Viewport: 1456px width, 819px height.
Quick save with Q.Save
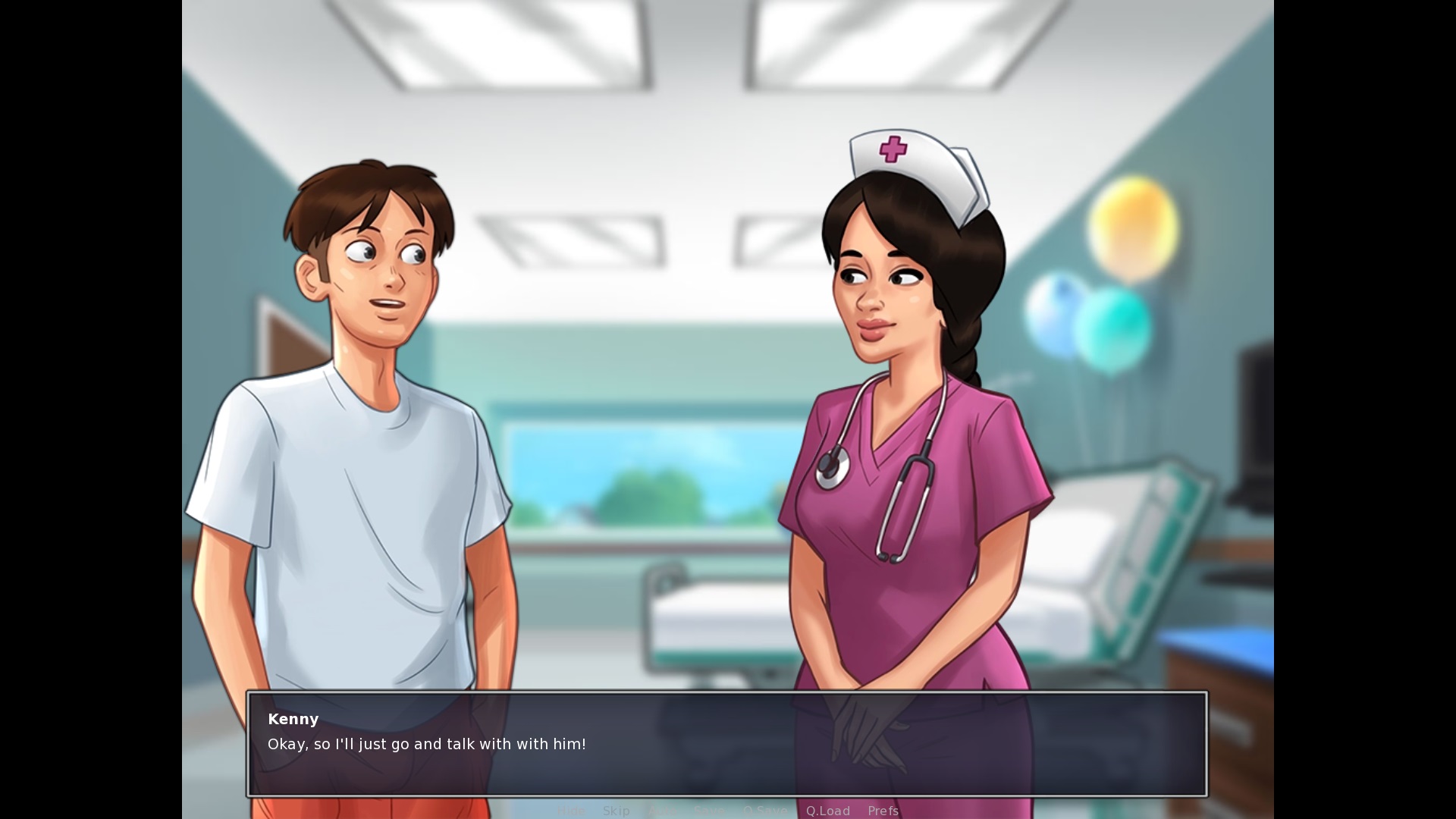tap(764, 811)
